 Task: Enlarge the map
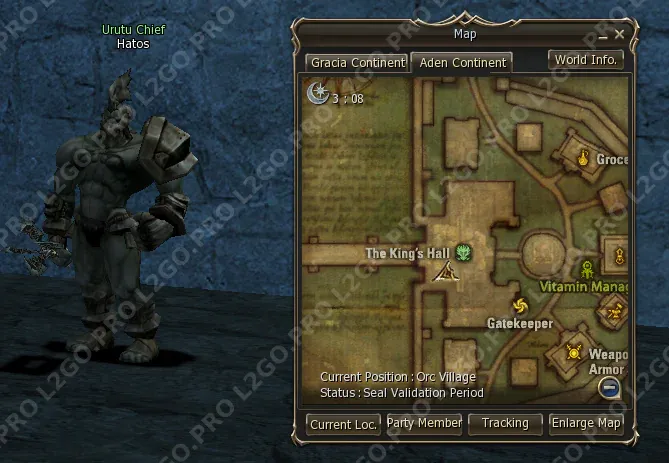click(x=587, y=423)
